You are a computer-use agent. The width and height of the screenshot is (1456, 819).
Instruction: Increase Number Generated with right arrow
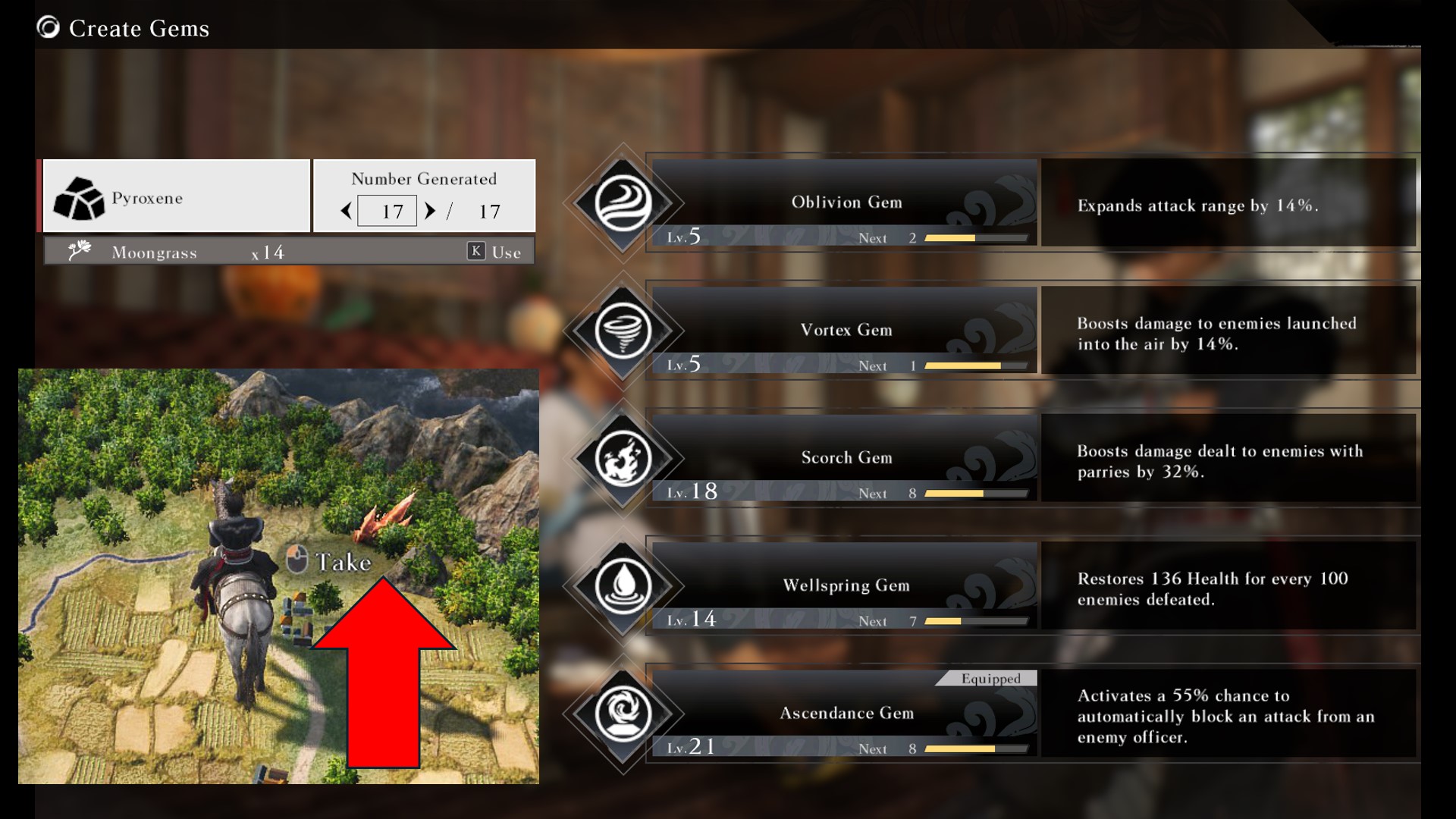point(430,211)
